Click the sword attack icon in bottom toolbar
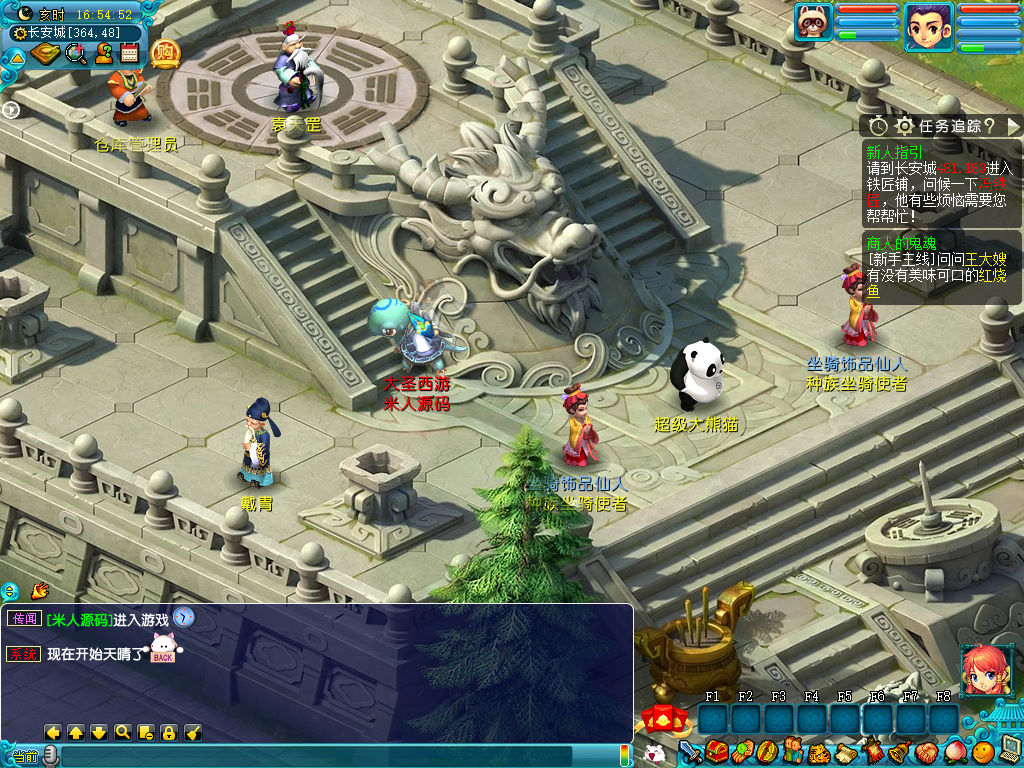Viewport: 1024px width, 768px height. coord(690,751)
